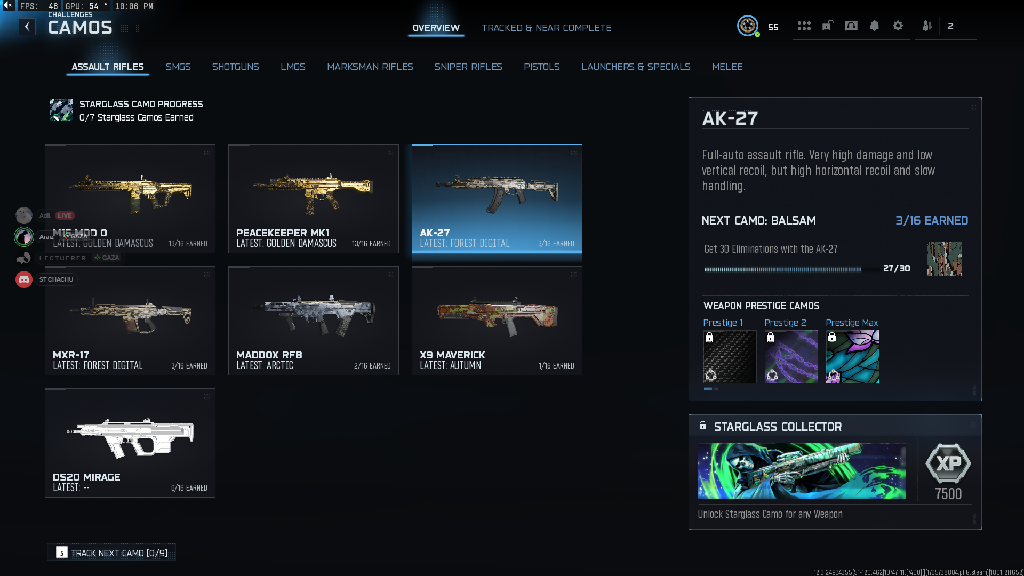Select the MXR-17 weapon tile
1024x576 pixels.
pyautogui.click(x=129, y=320)
